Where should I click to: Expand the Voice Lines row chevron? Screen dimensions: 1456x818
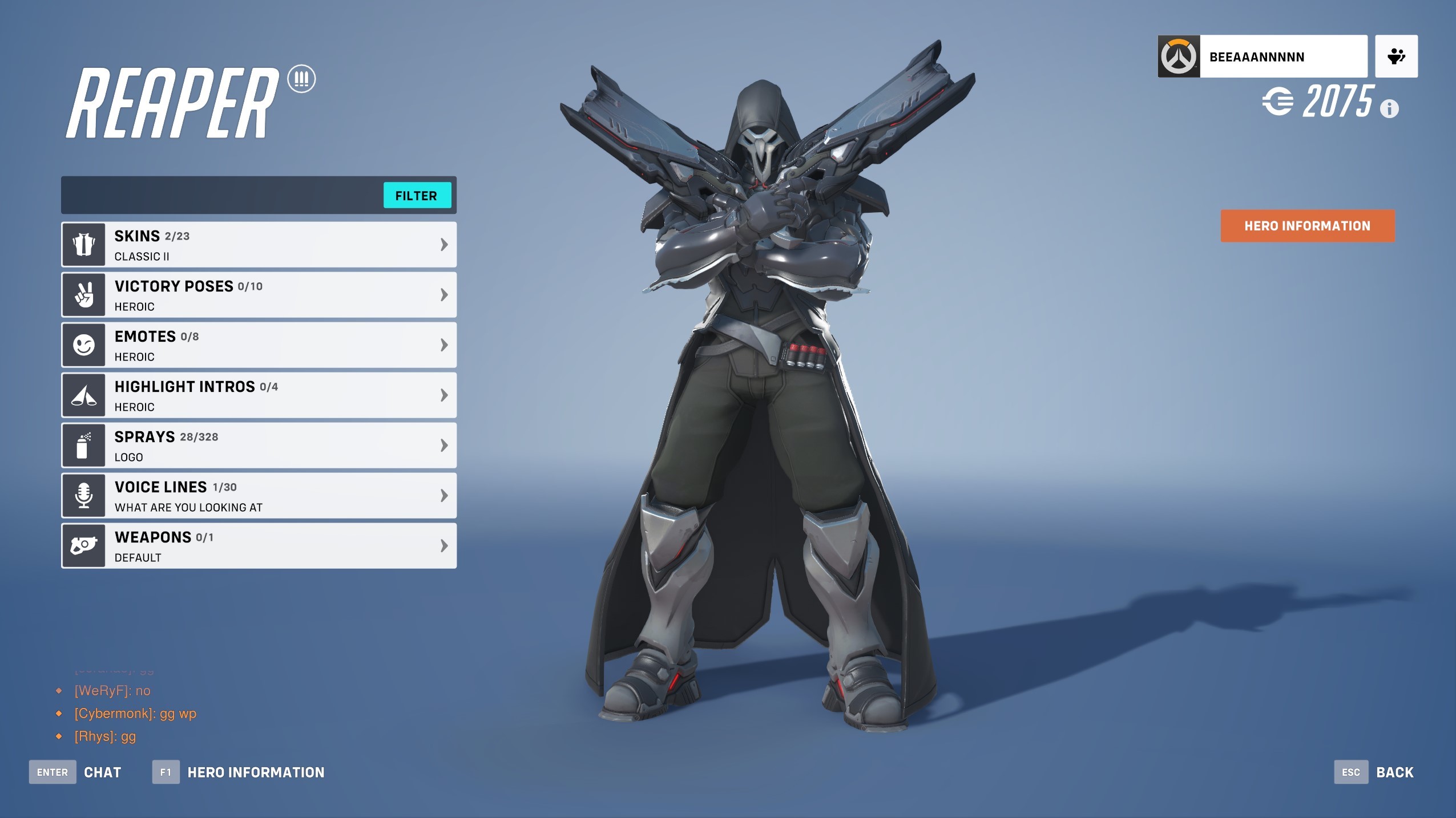pos(443,495)
